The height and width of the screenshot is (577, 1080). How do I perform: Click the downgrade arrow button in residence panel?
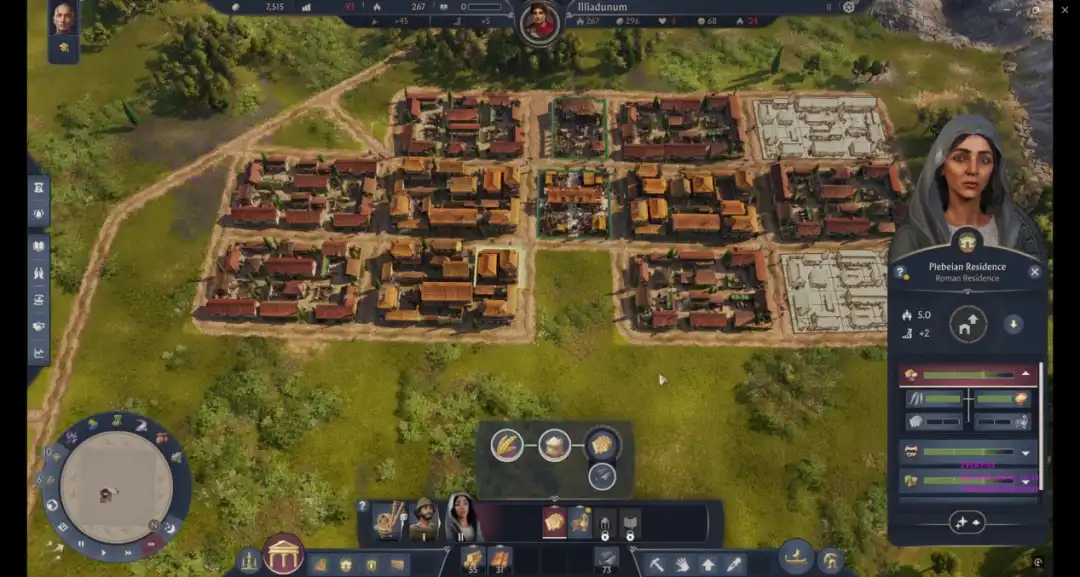pyautogui.click(x=1013, y=324)
